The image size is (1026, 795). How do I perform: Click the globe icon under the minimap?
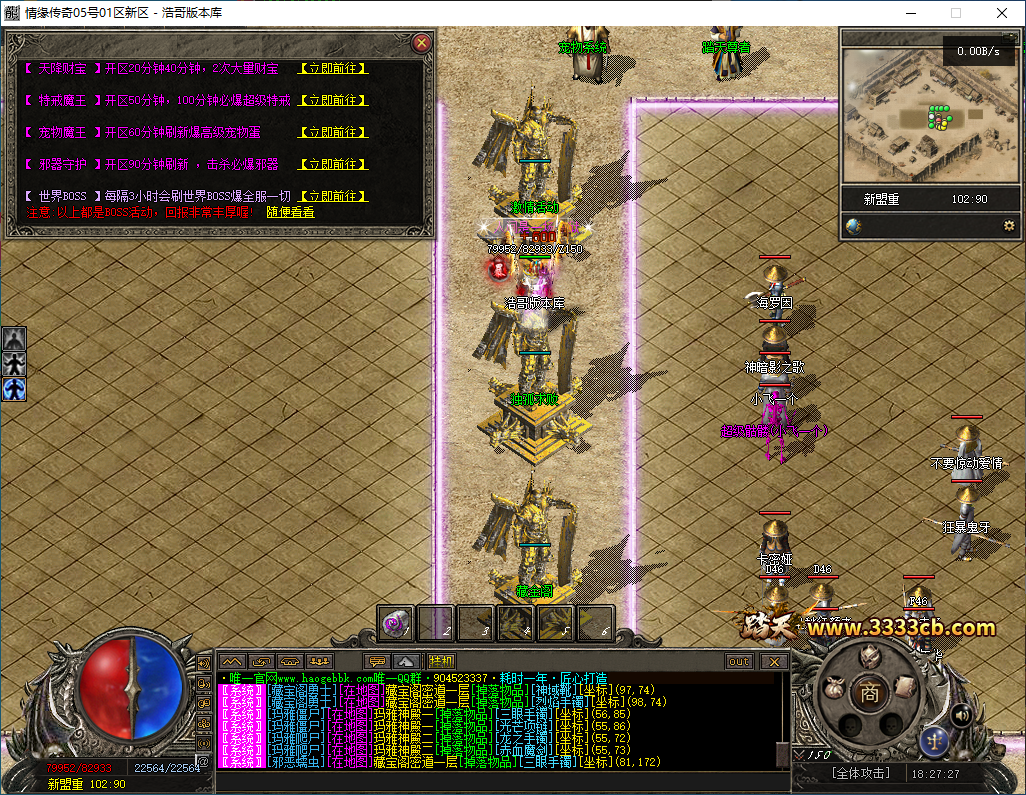pyautogui.click(x=853, y=226)
